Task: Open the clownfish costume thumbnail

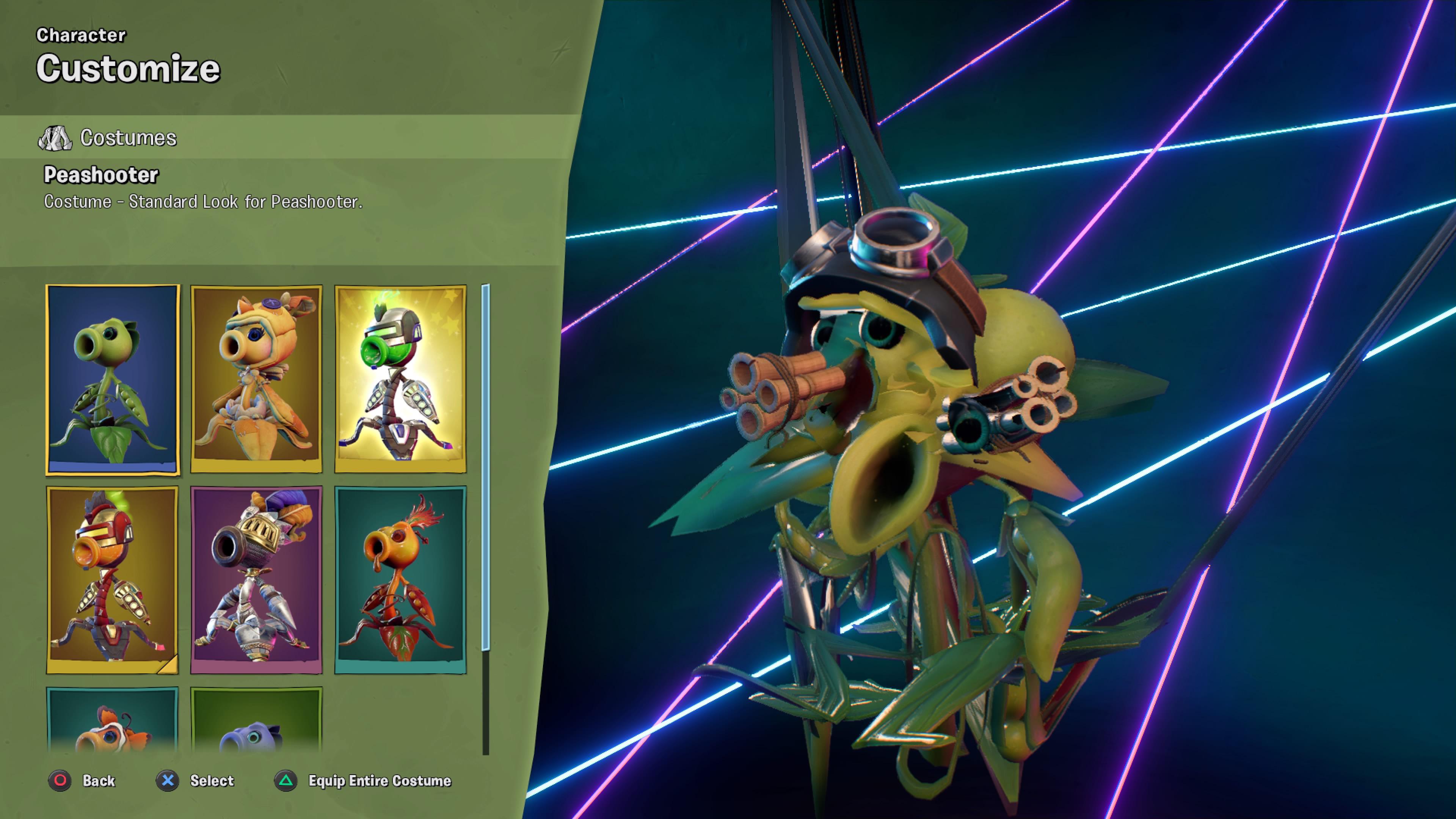Action: pos(113,729)
